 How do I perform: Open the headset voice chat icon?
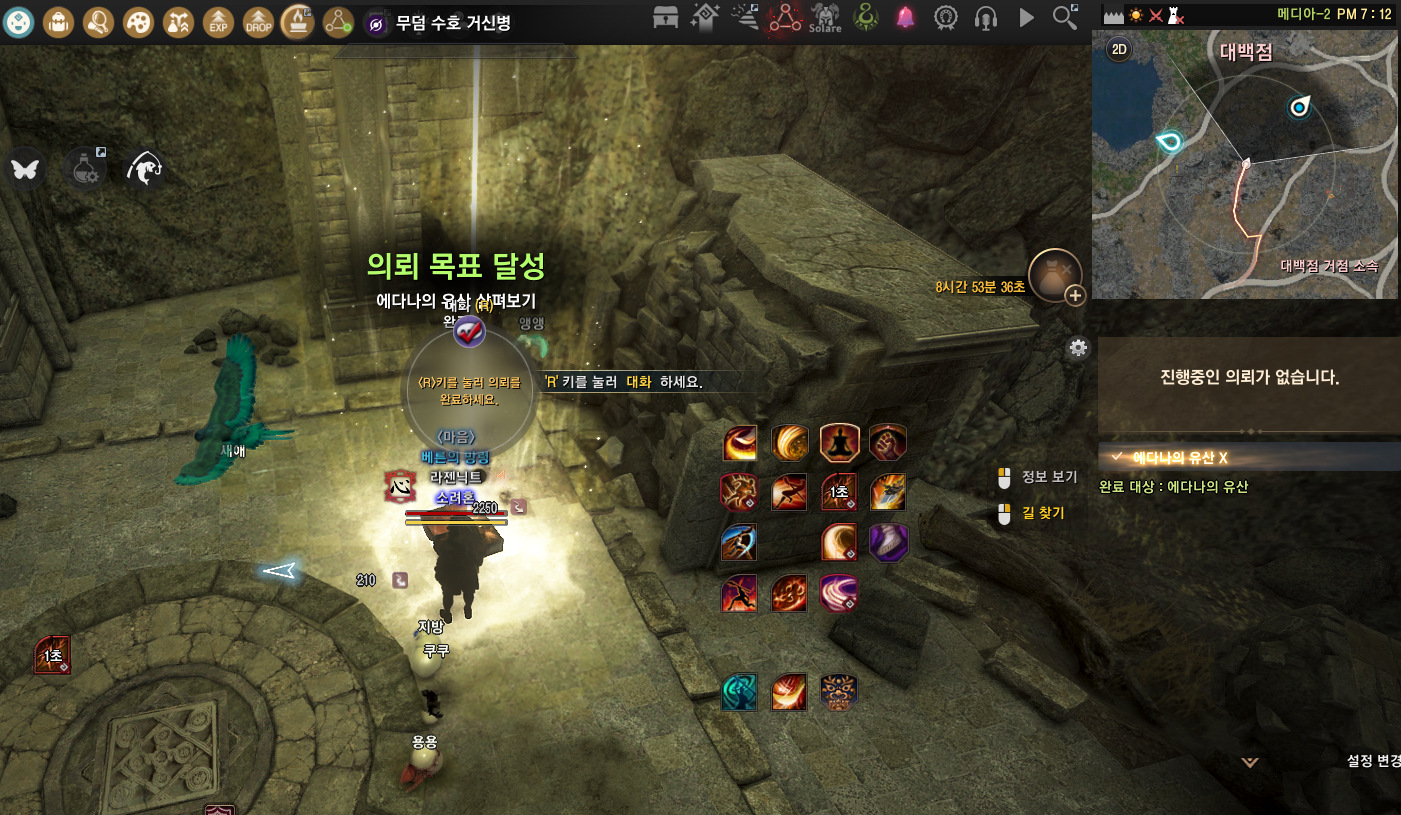(986, 17)
